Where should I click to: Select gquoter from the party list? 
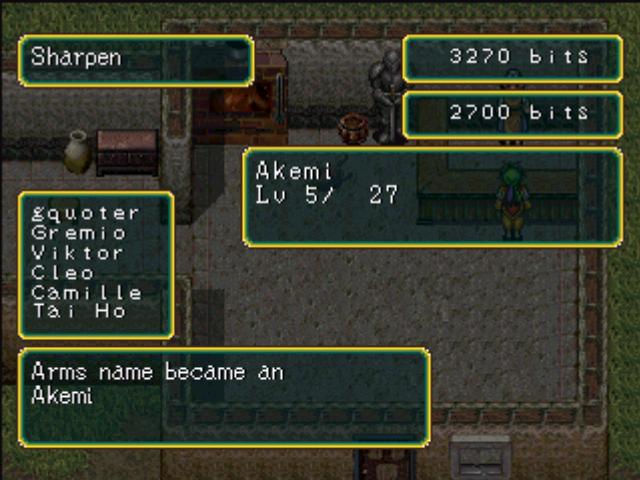coord(85,213)
